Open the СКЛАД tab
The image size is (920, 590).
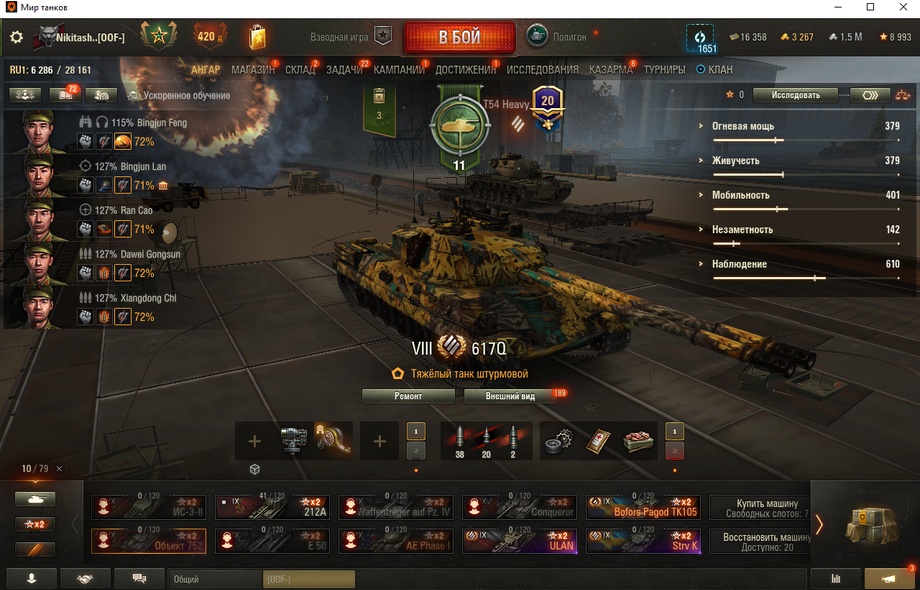(299, 70)
